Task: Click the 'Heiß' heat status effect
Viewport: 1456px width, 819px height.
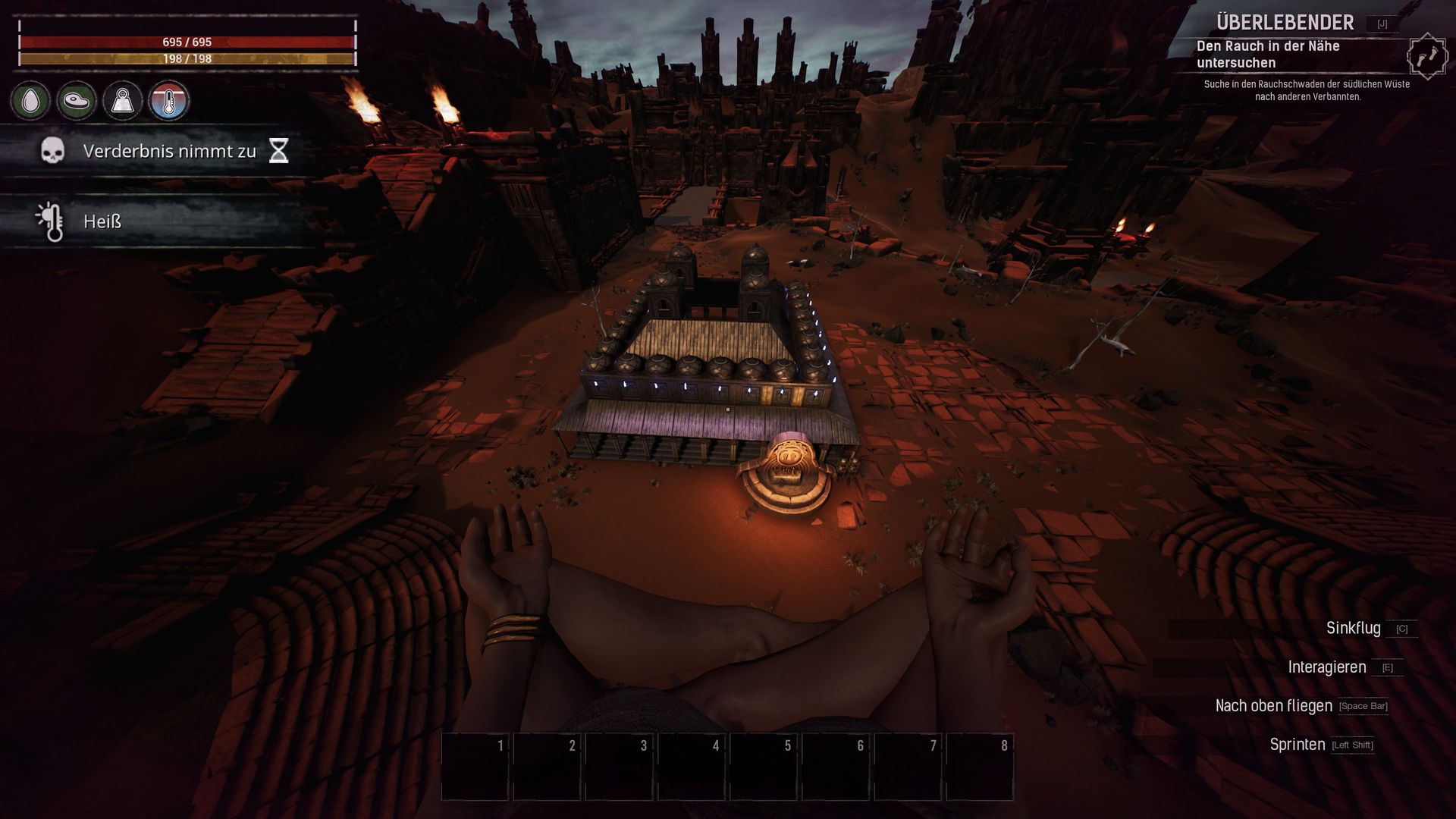Action: 102,221
